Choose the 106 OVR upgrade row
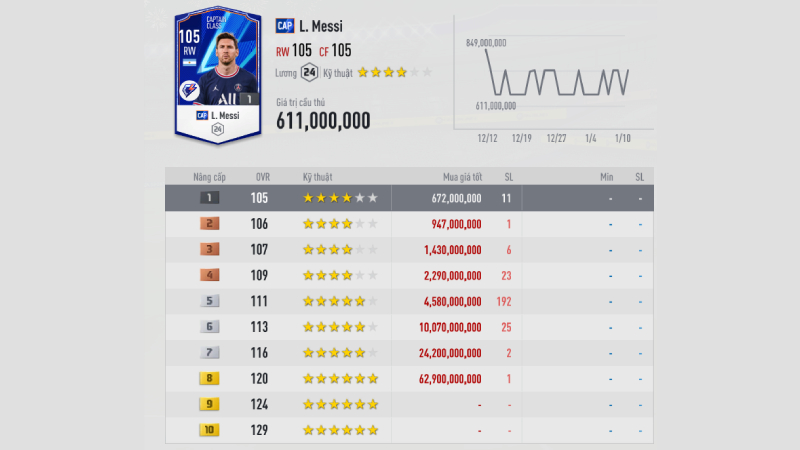Screen dimensions: 800x450 [x=410, y=224]
